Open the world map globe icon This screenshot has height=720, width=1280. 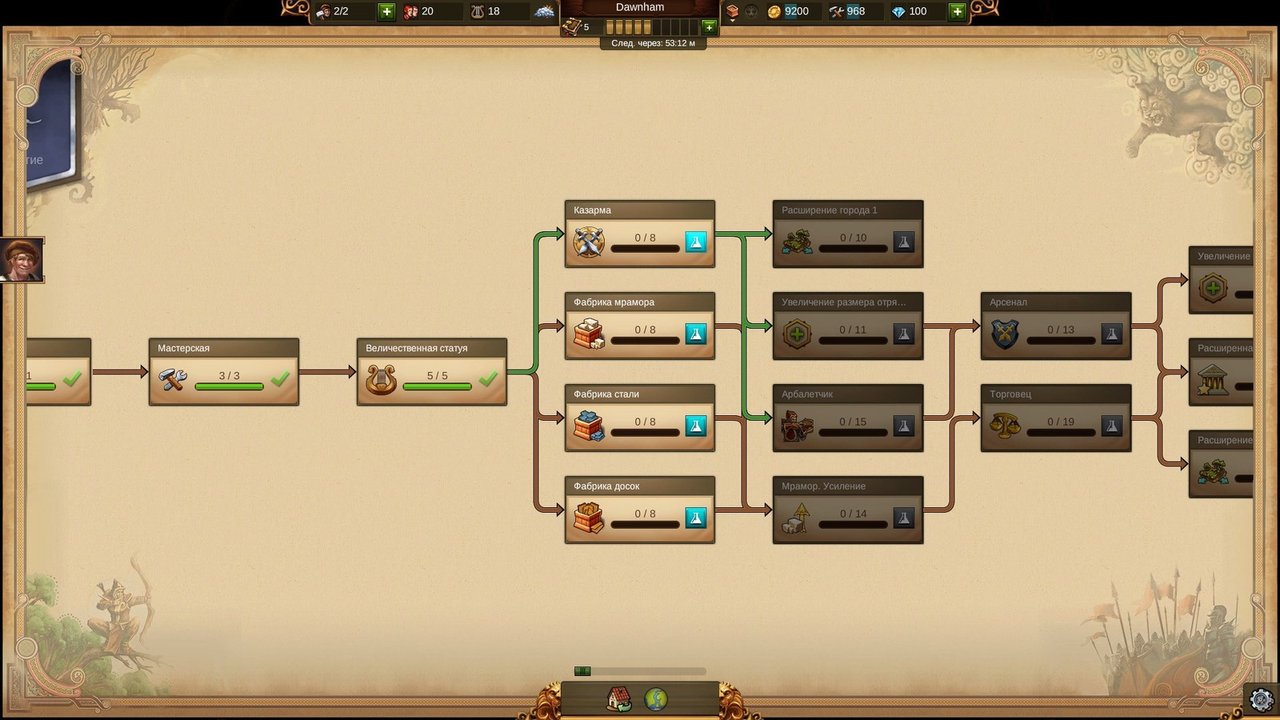(656, 699)
